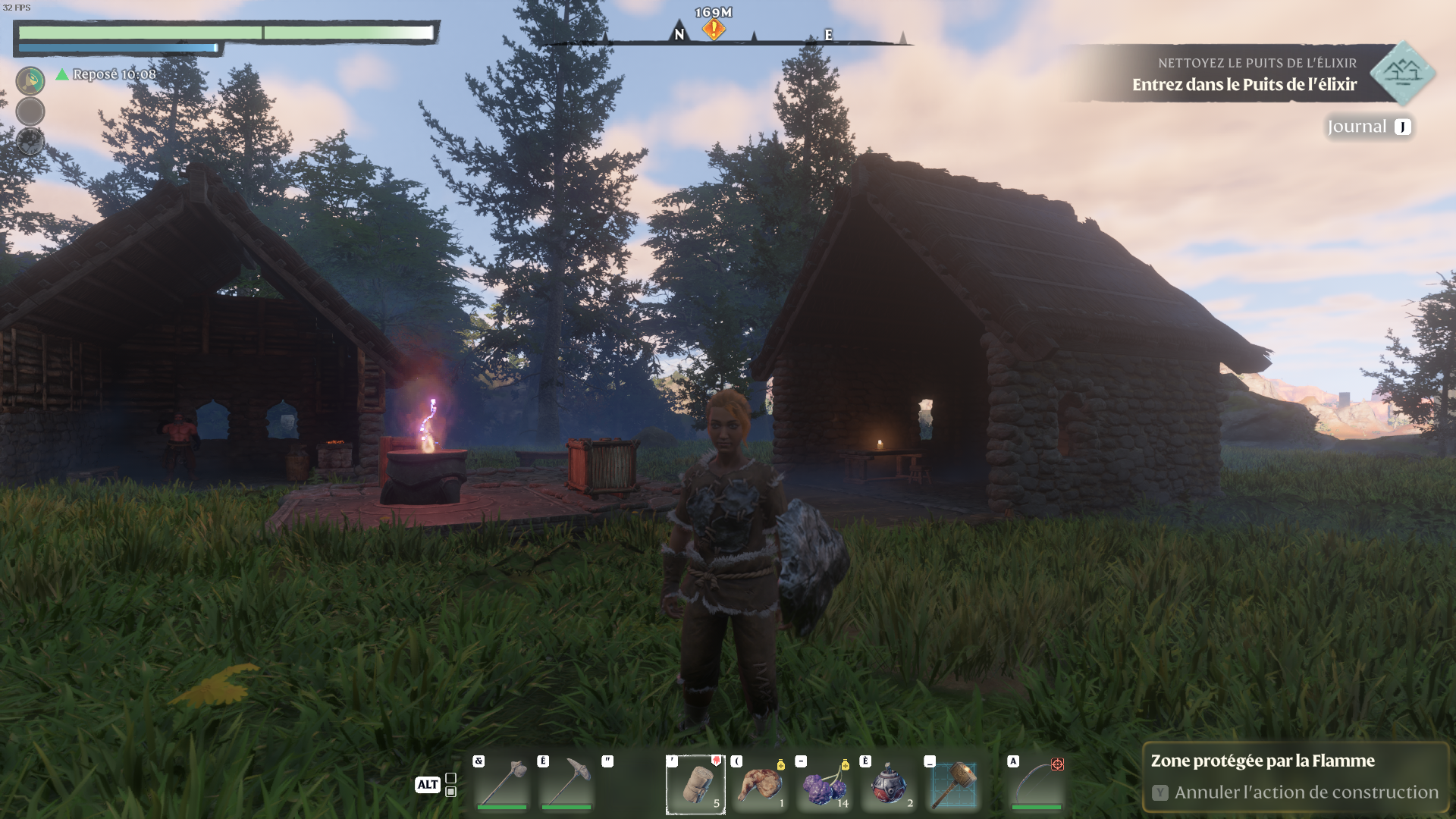Select the bow hotbar slot
Viewport: 1456px width, 819px height.
[1037, 785]
